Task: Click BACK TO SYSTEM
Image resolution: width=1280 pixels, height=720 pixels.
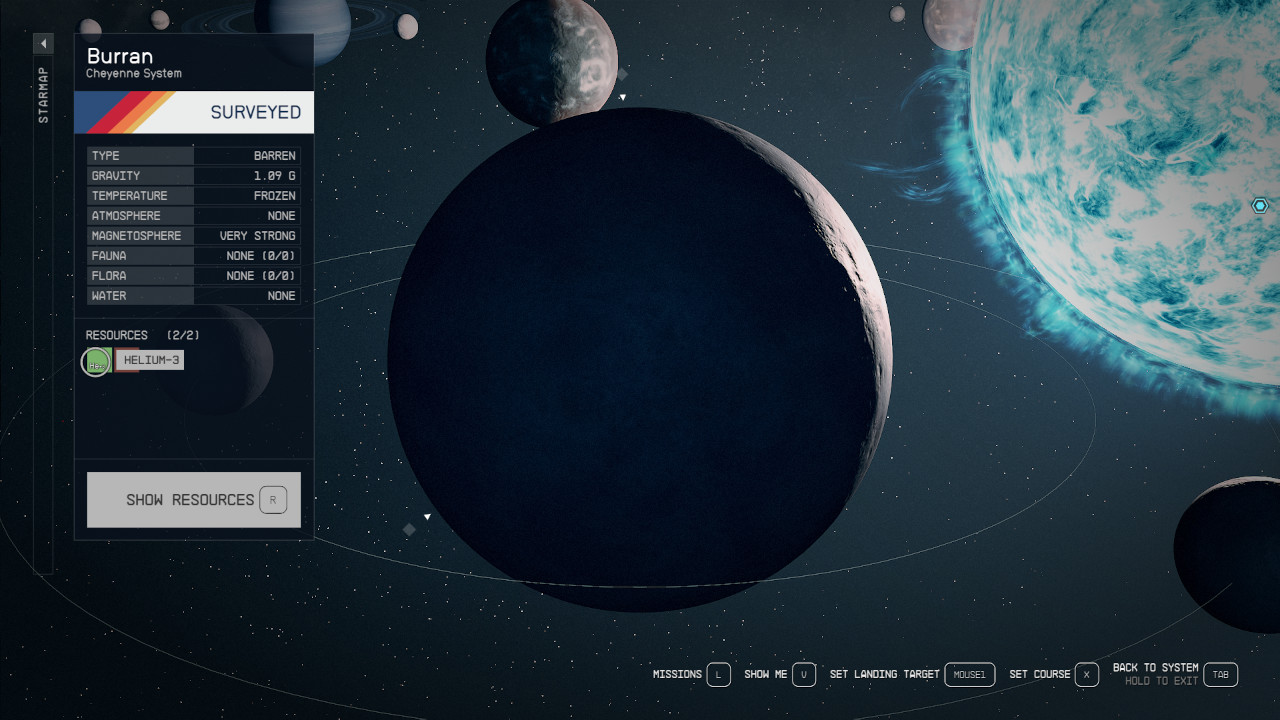Action: point(1154,667)
